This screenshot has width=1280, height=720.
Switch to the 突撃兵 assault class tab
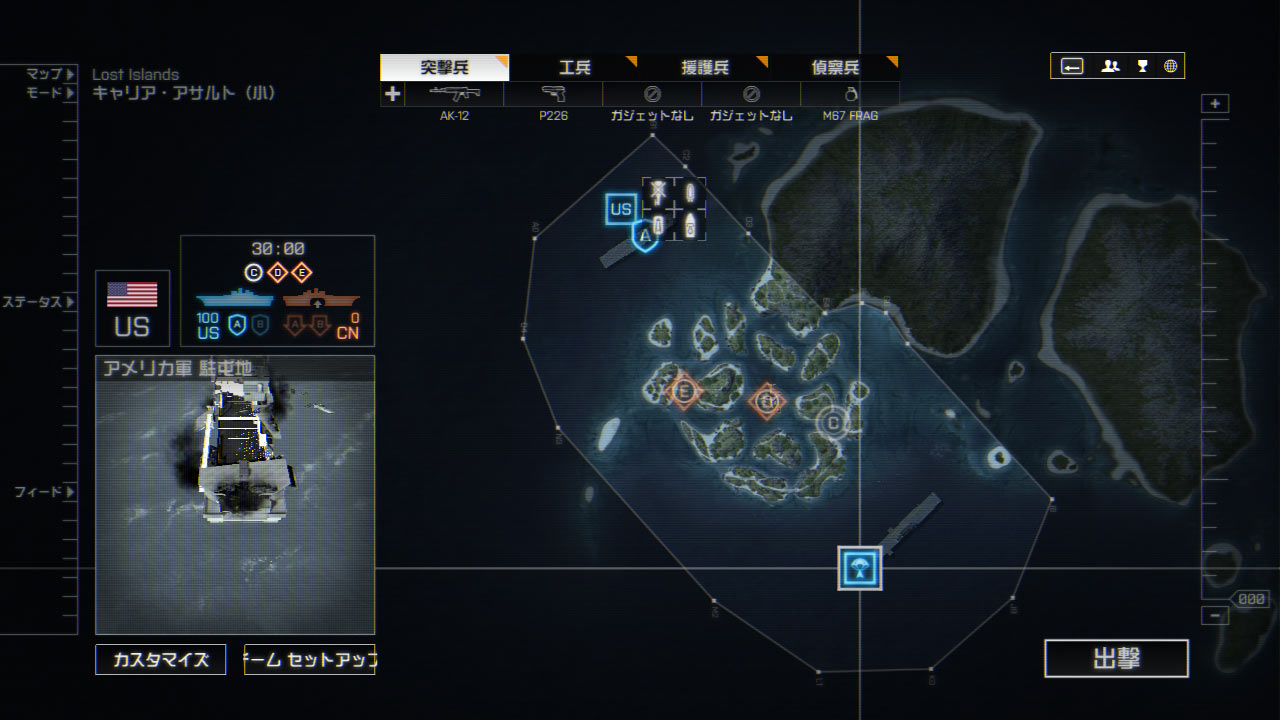[x=444, y=68]
